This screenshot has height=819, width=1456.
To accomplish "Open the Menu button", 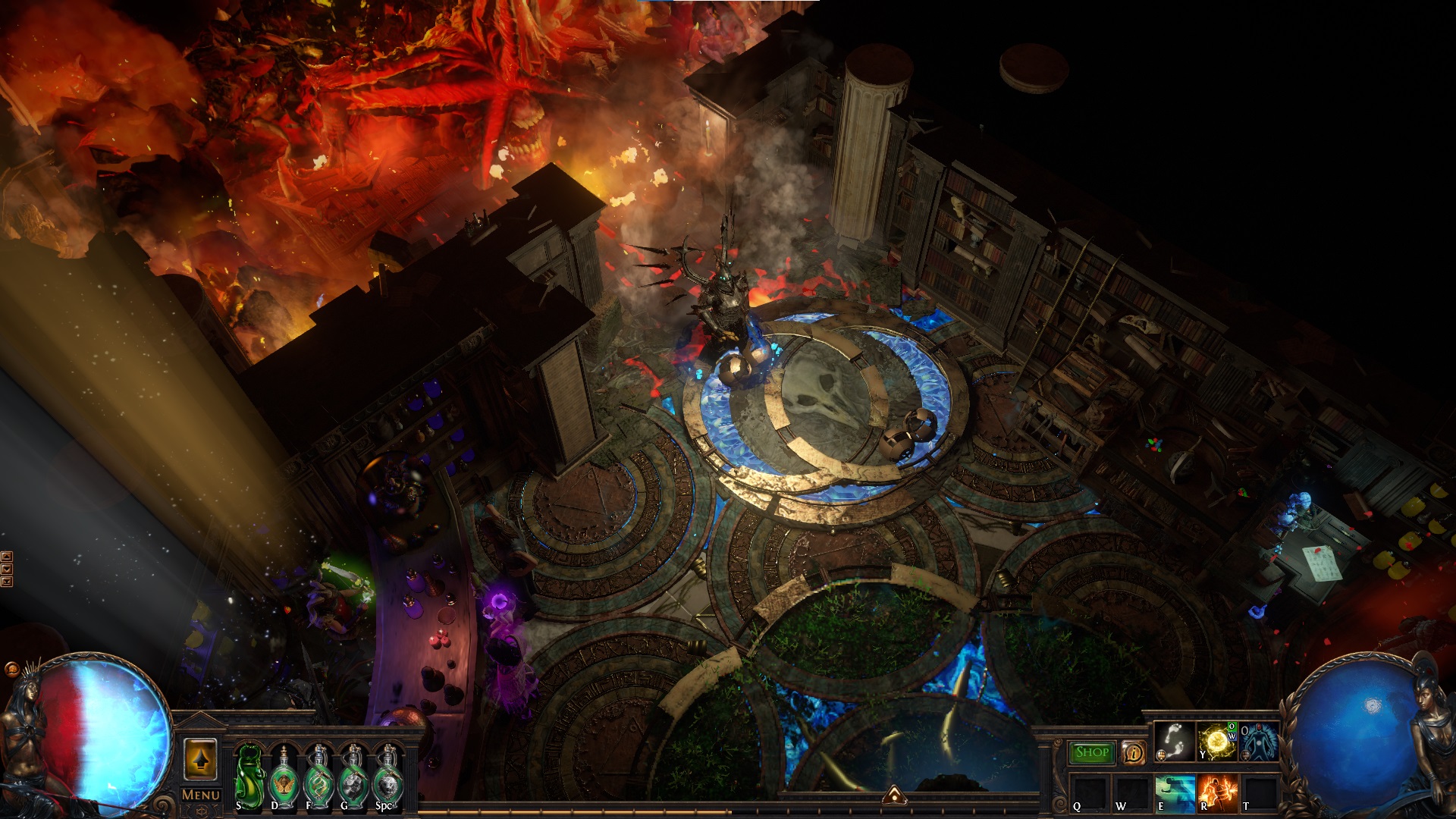I will [201, 795].
